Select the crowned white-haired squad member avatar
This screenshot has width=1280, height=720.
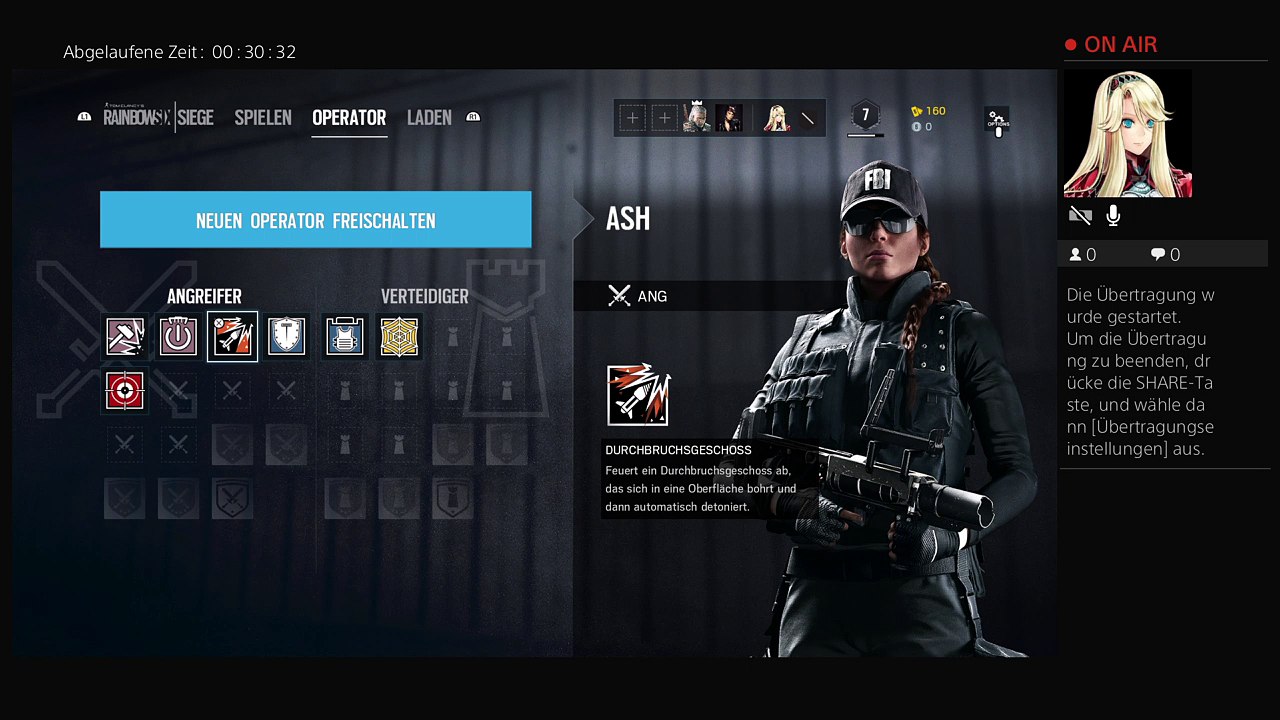tap(696, 119)
